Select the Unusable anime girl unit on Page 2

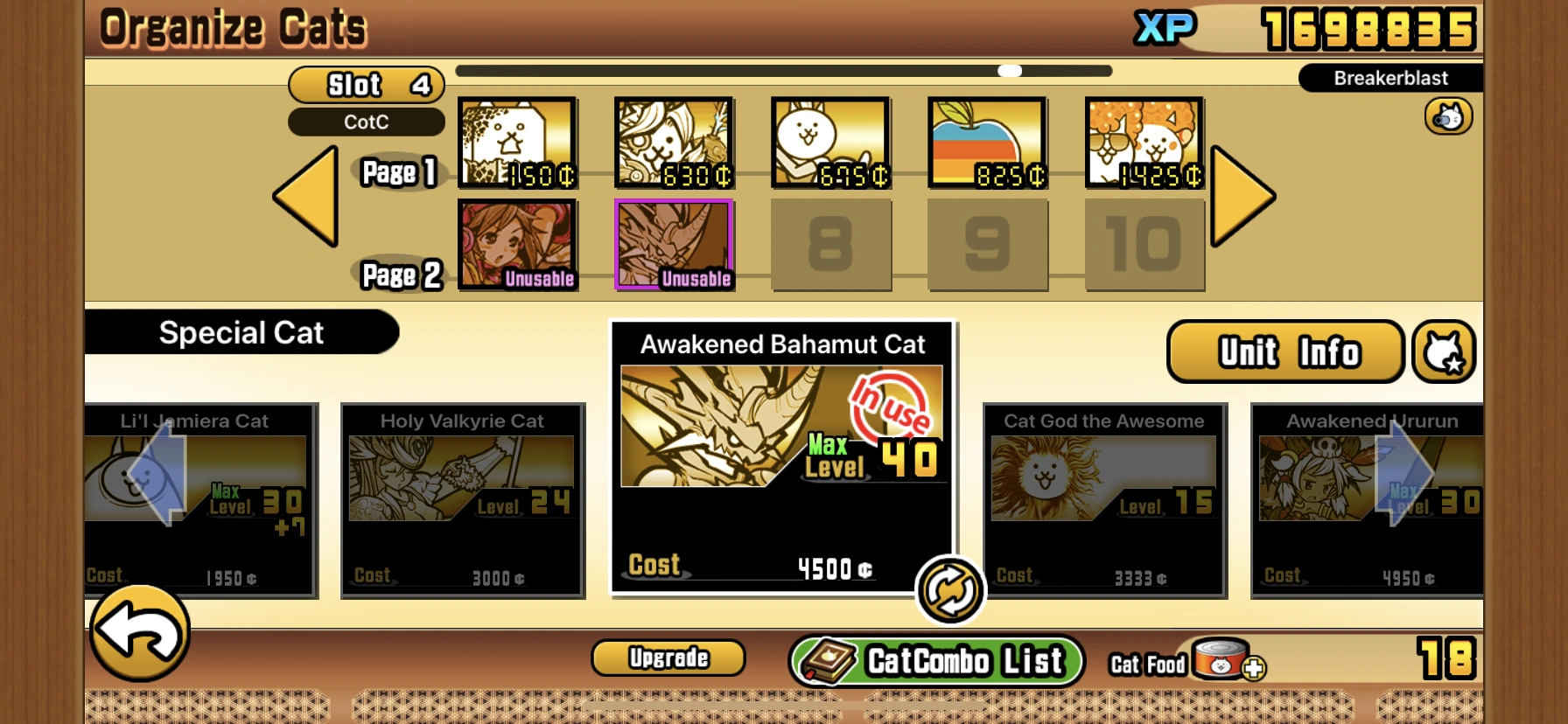pos(517,243)
